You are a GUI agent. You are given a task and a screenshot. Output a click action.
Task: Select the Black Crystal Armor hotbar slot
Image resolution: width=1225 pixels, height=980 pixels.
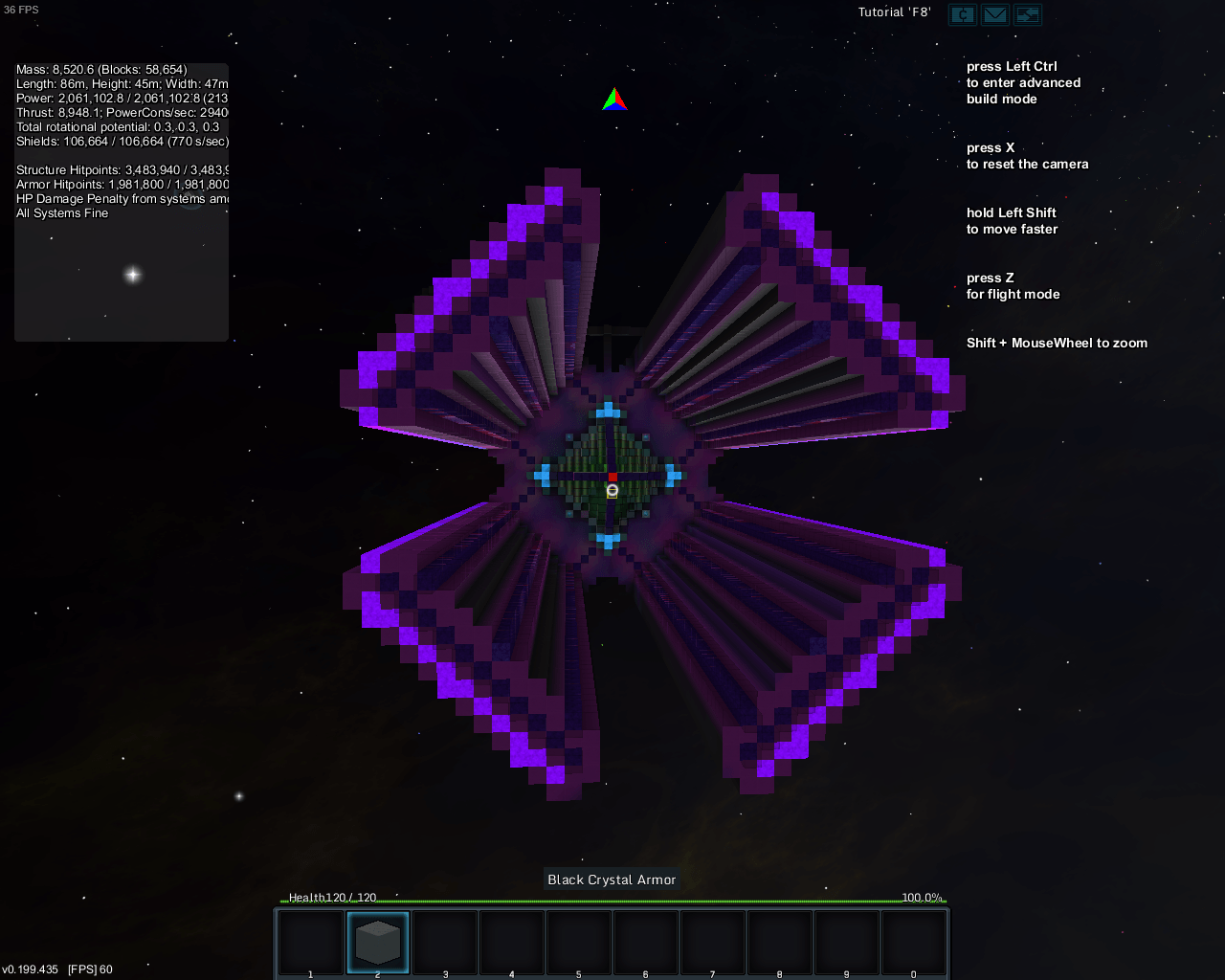378,942
